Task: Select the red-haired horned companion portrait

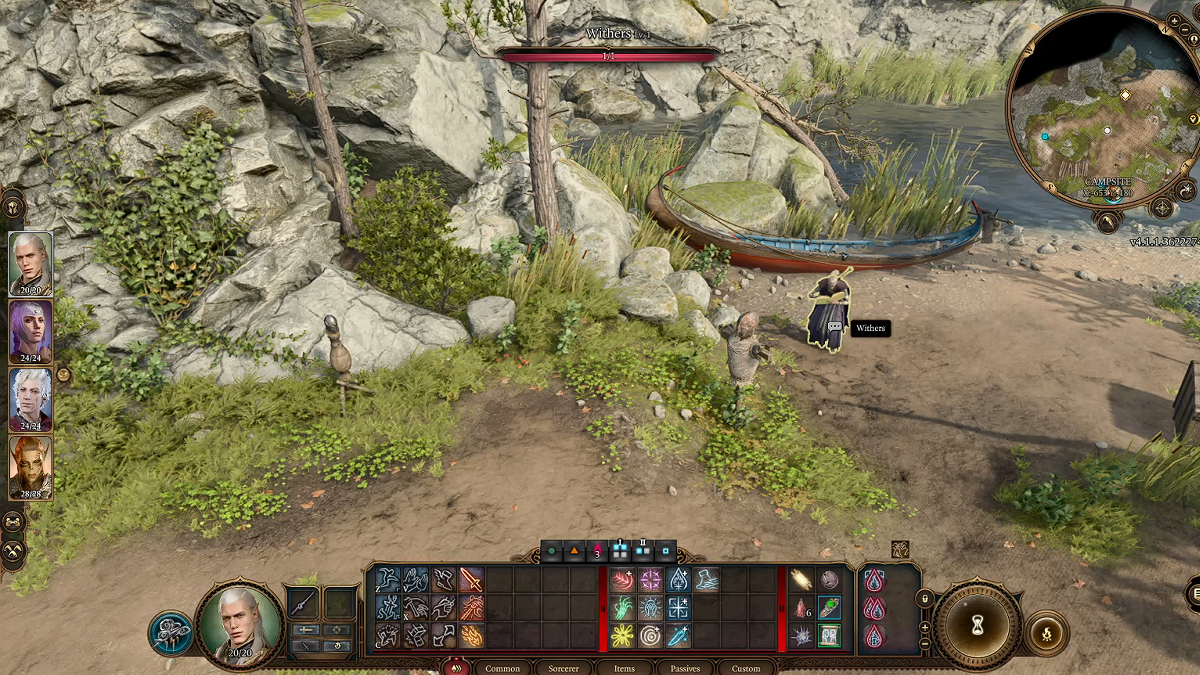Action: 31,468
